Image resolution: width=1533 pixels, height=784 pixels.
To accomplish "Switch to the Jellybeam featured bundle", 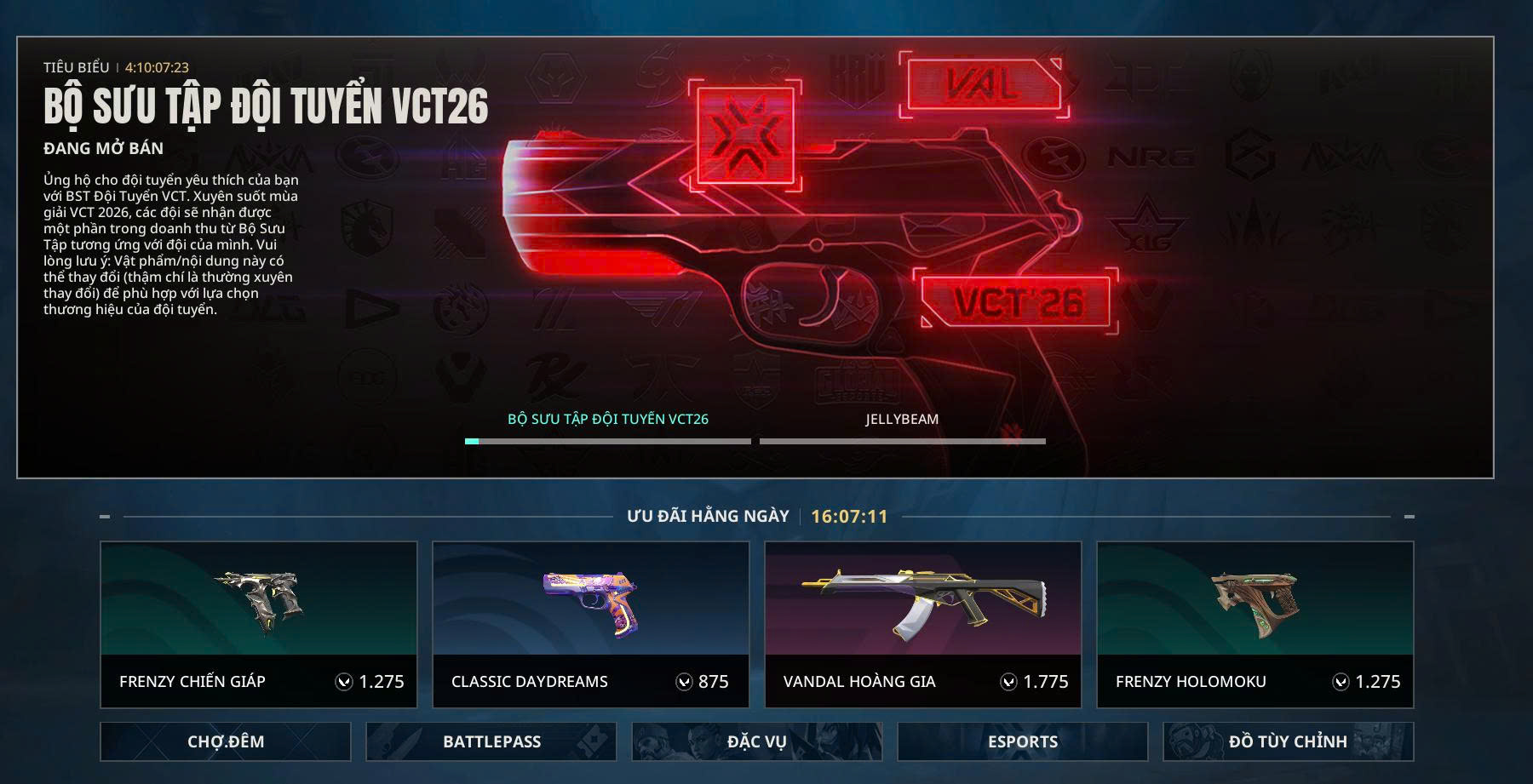I will [x=902, y=420].
